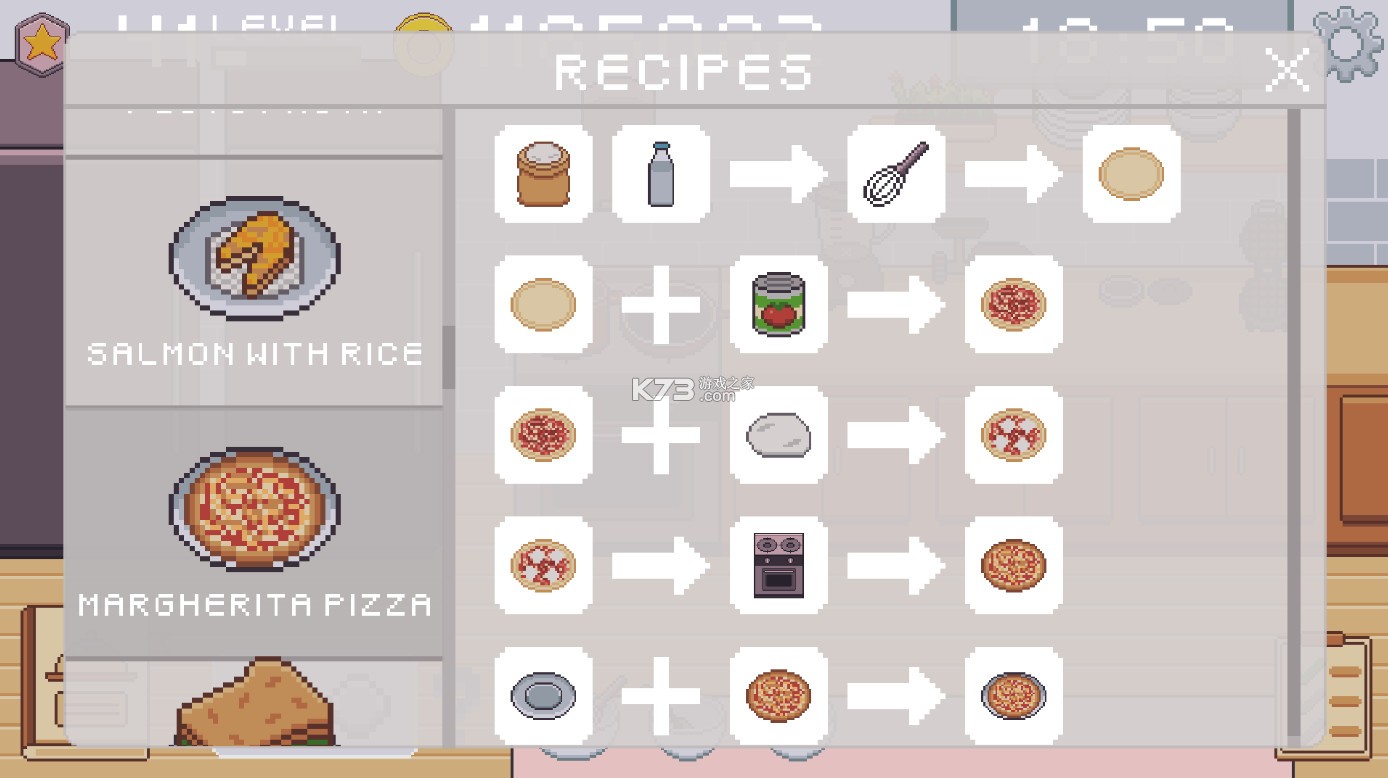Select the flour sack ingredient icon

pyautogui.click(x=543, y=173)
